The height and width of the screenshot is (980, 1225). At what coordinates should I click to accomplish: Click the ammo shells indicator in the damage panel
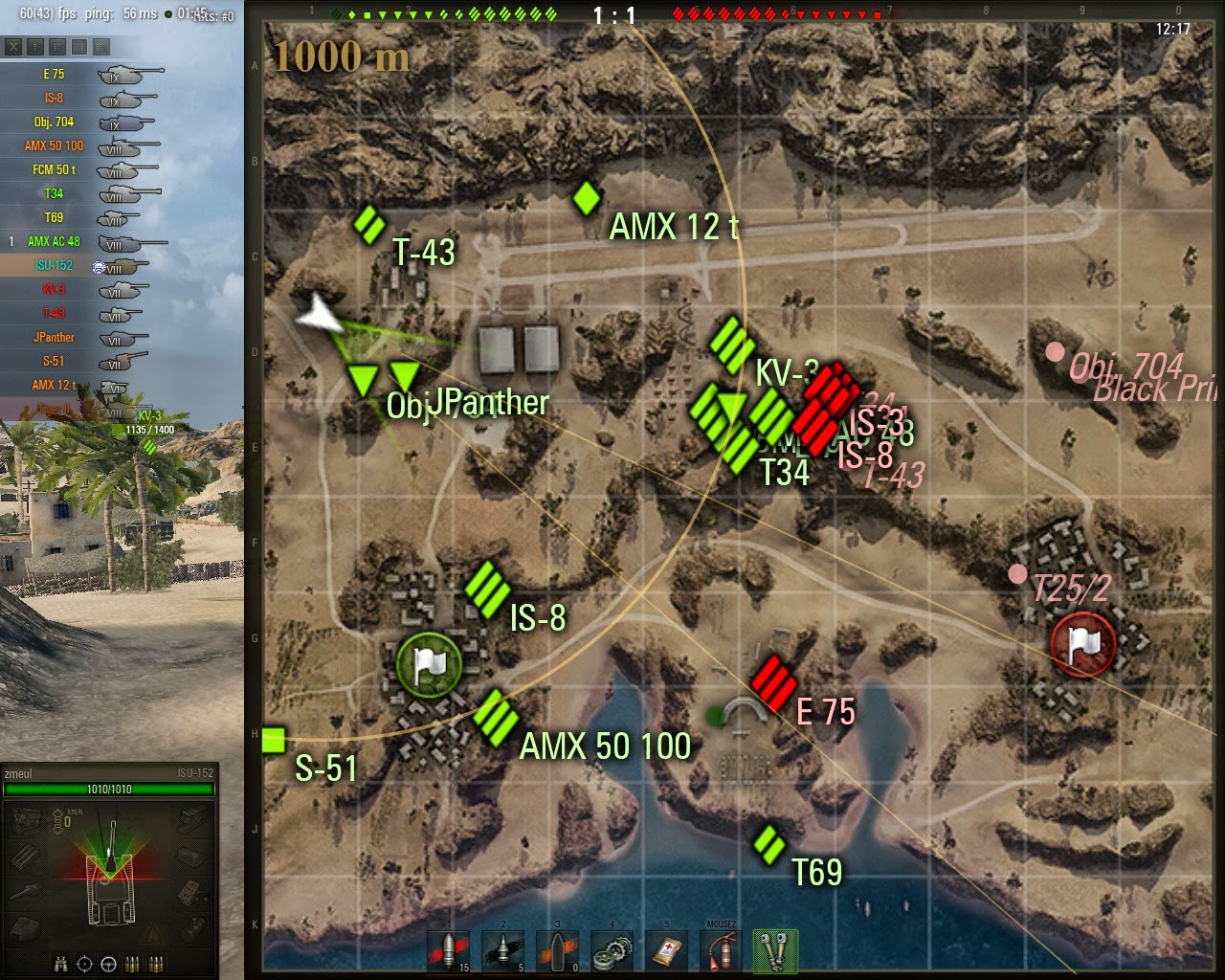132,966
